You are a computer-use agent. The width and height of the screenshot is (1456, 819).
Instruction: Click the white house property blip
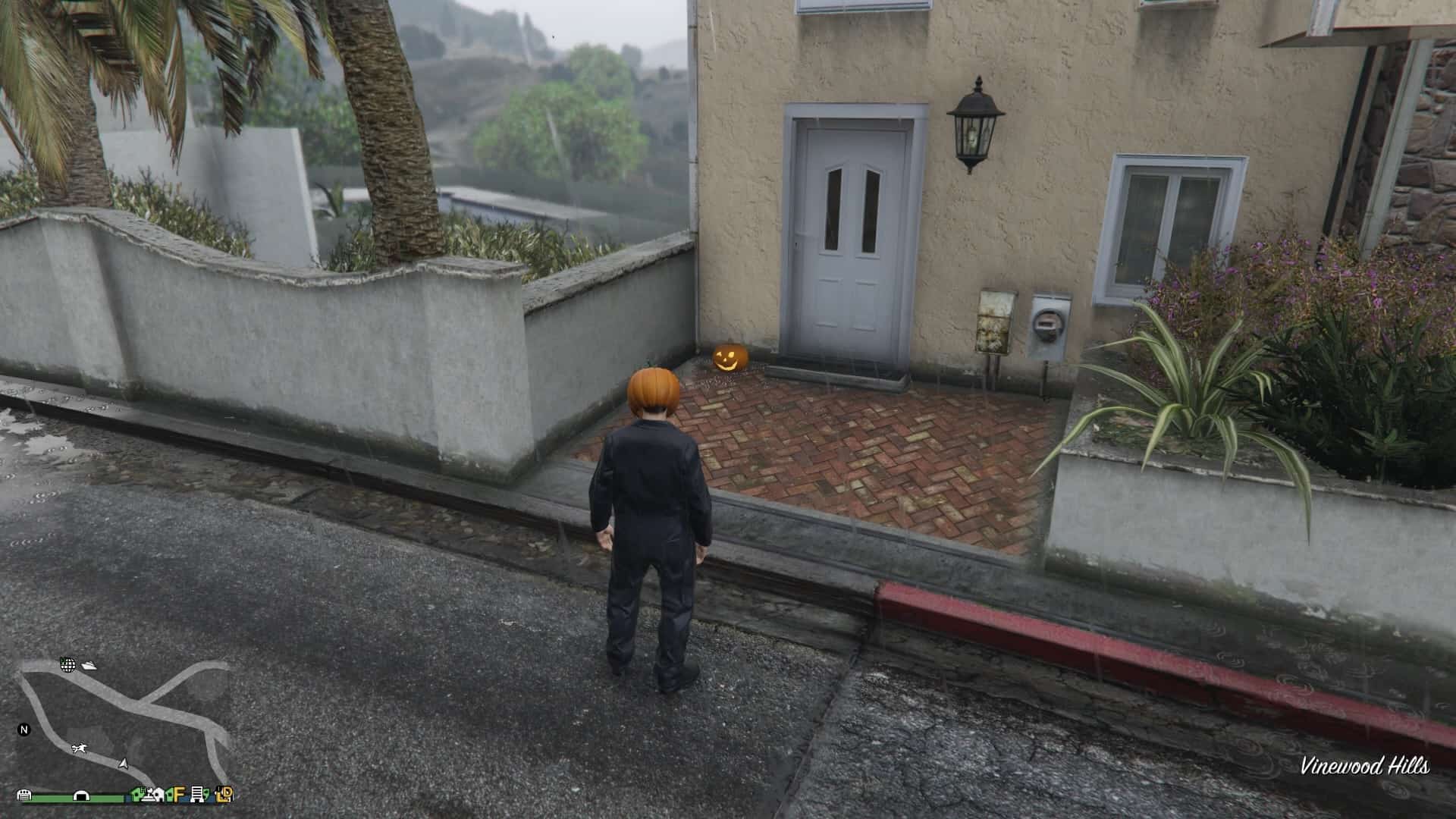coord(159,795)
